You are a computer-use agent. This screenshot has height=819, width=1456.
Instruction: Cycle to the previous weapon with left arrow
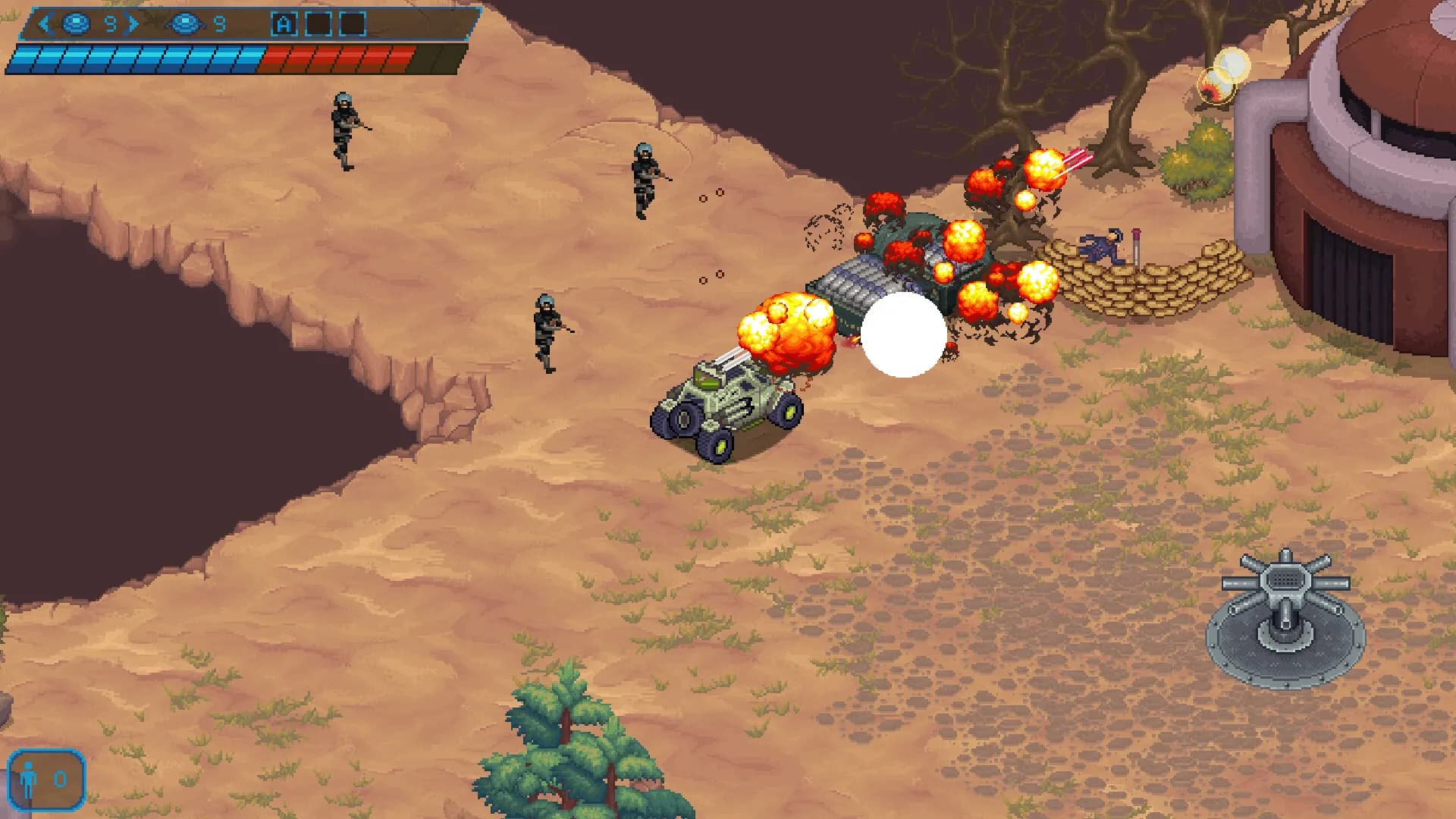pos(44,25)
